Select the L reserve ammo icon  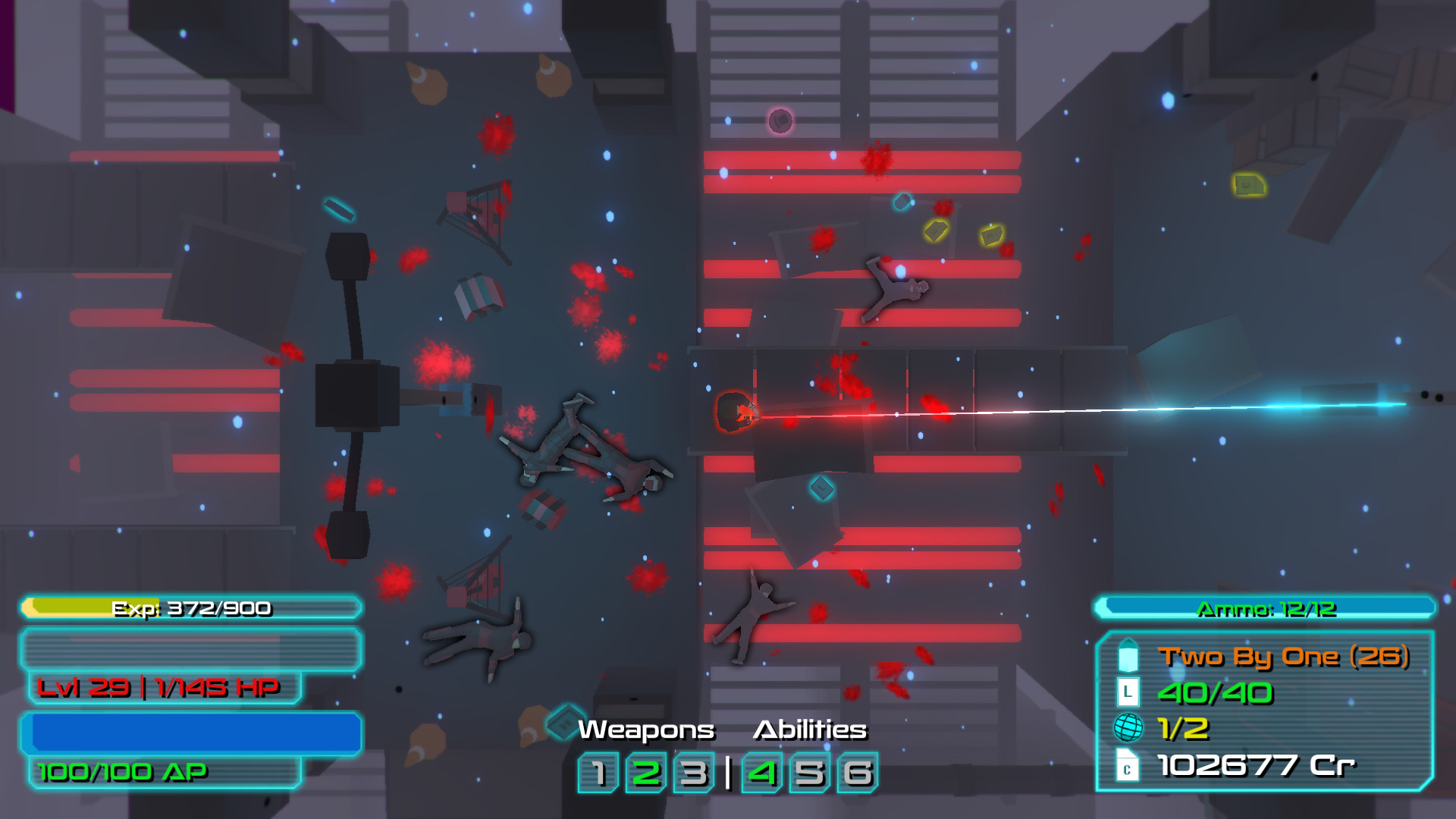pos(1129,693)
